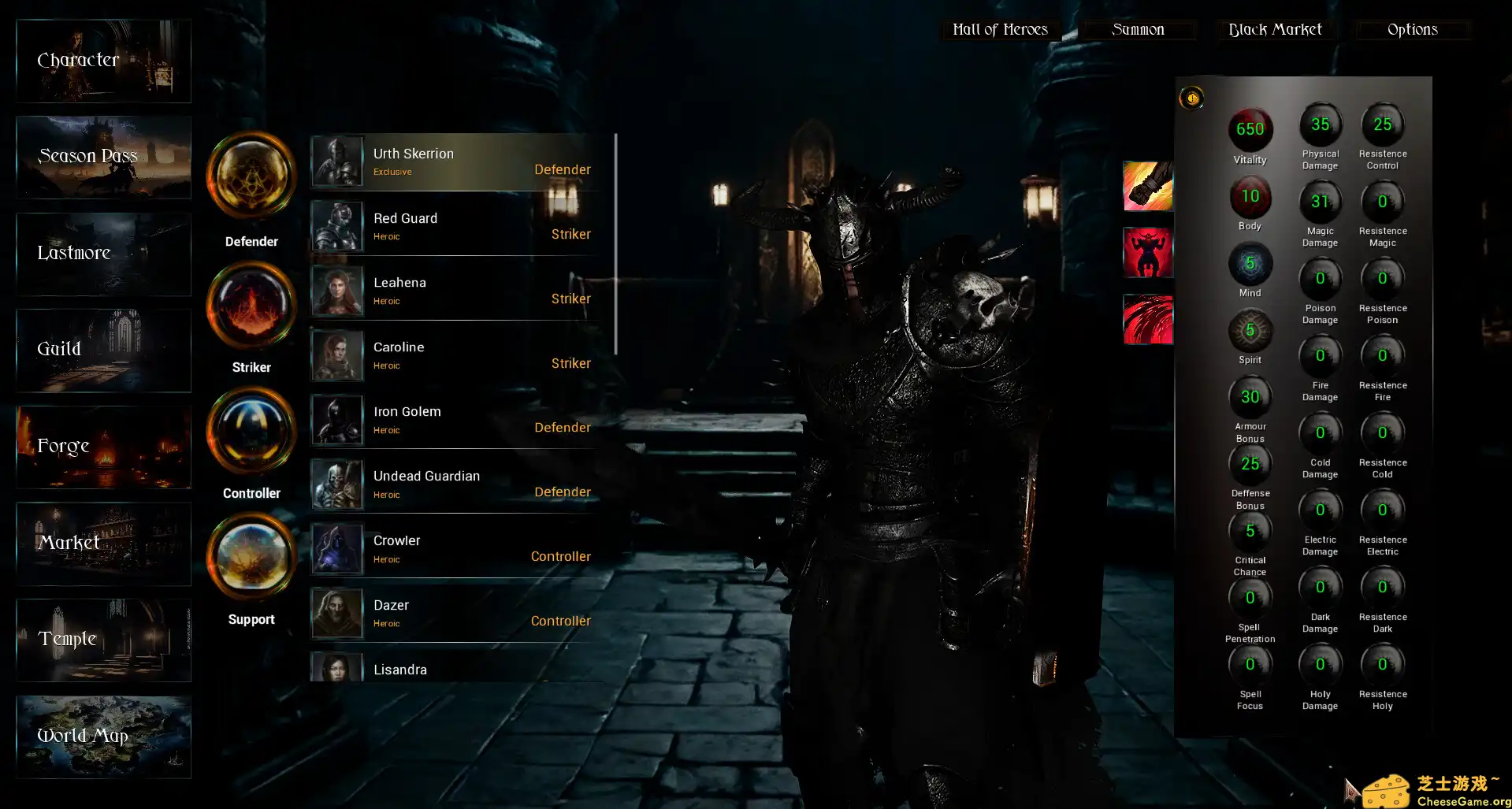The width and height of the screenshot is (1512, 809).
Task: Filter heroes by Striker class orb
Action: [x=251, y=306]
